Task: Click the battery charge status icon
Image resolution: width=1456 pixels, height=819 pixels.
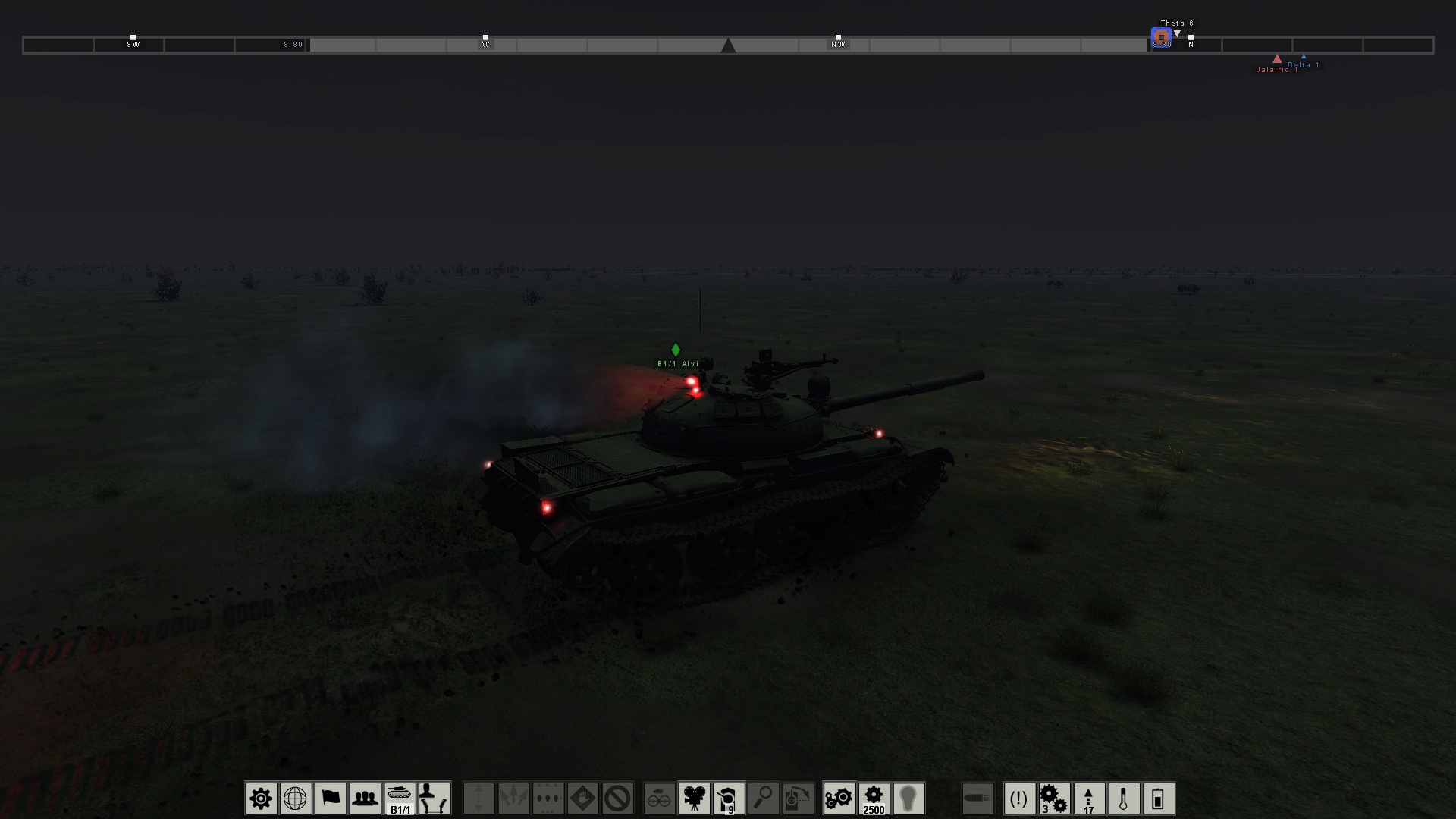Action: 1159,798
